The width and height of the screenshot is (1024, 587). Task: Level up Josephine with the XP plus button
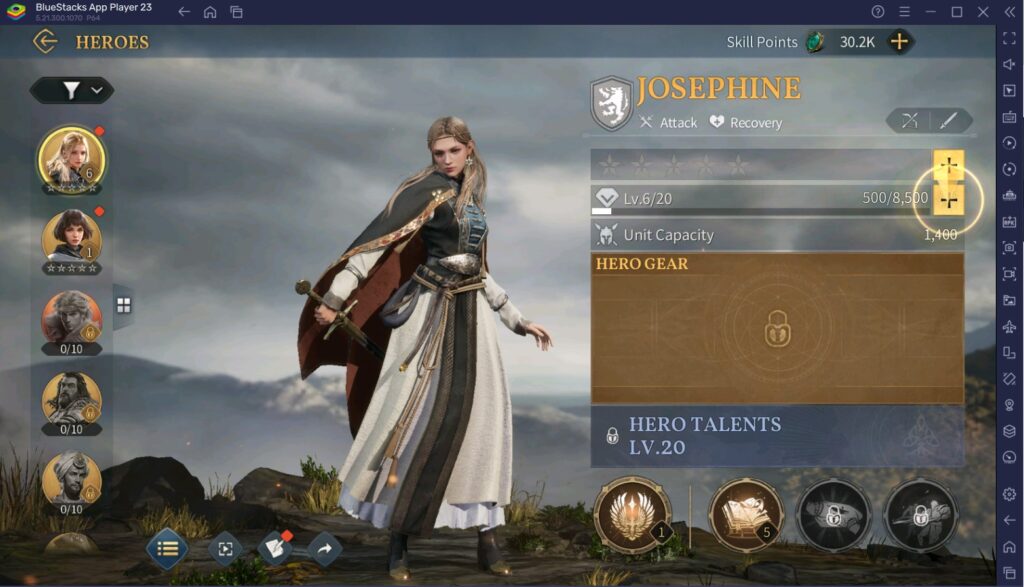948,200
